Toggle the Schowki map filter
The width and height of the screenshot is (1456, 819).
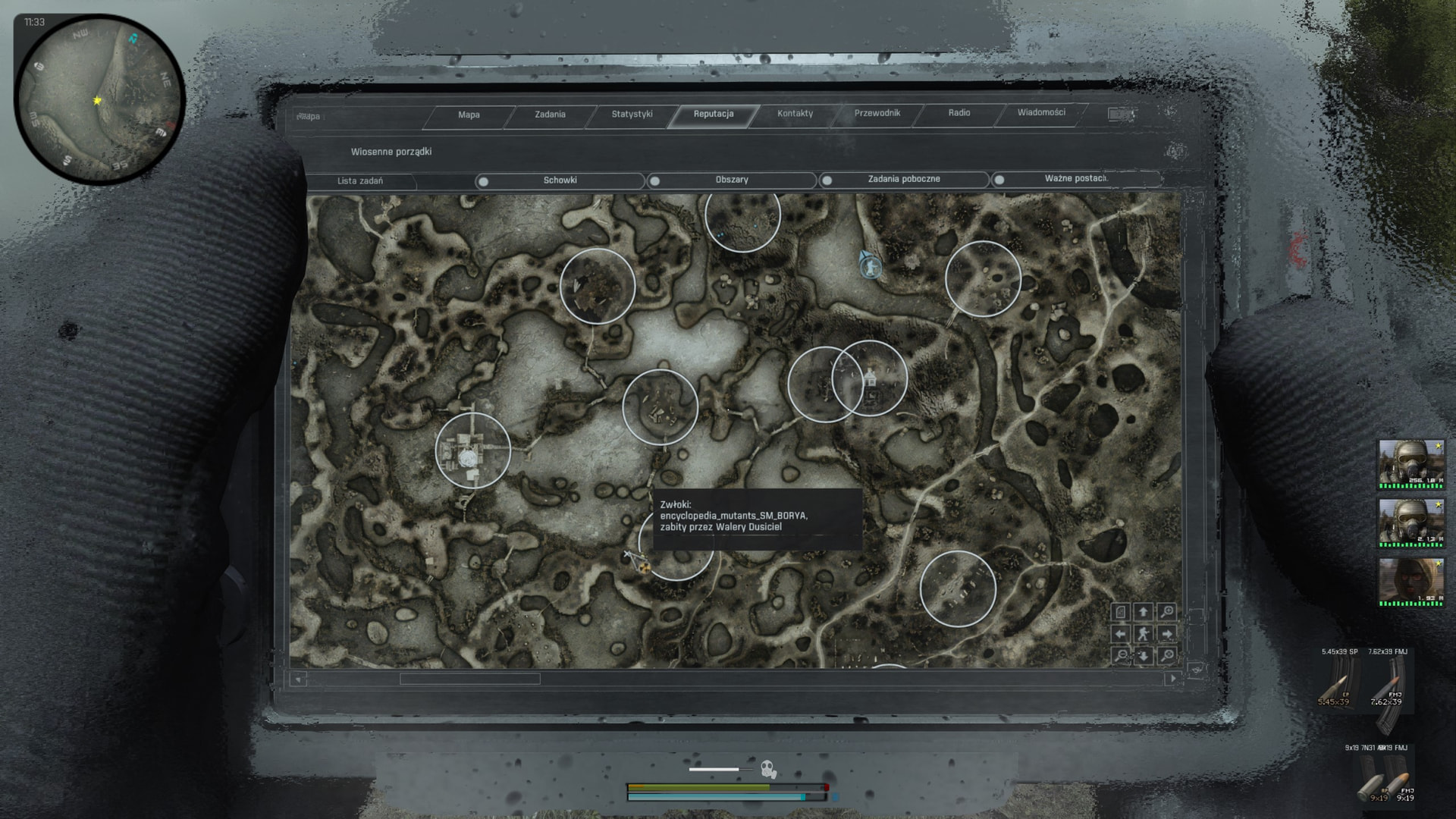click(x=560, y=180)
